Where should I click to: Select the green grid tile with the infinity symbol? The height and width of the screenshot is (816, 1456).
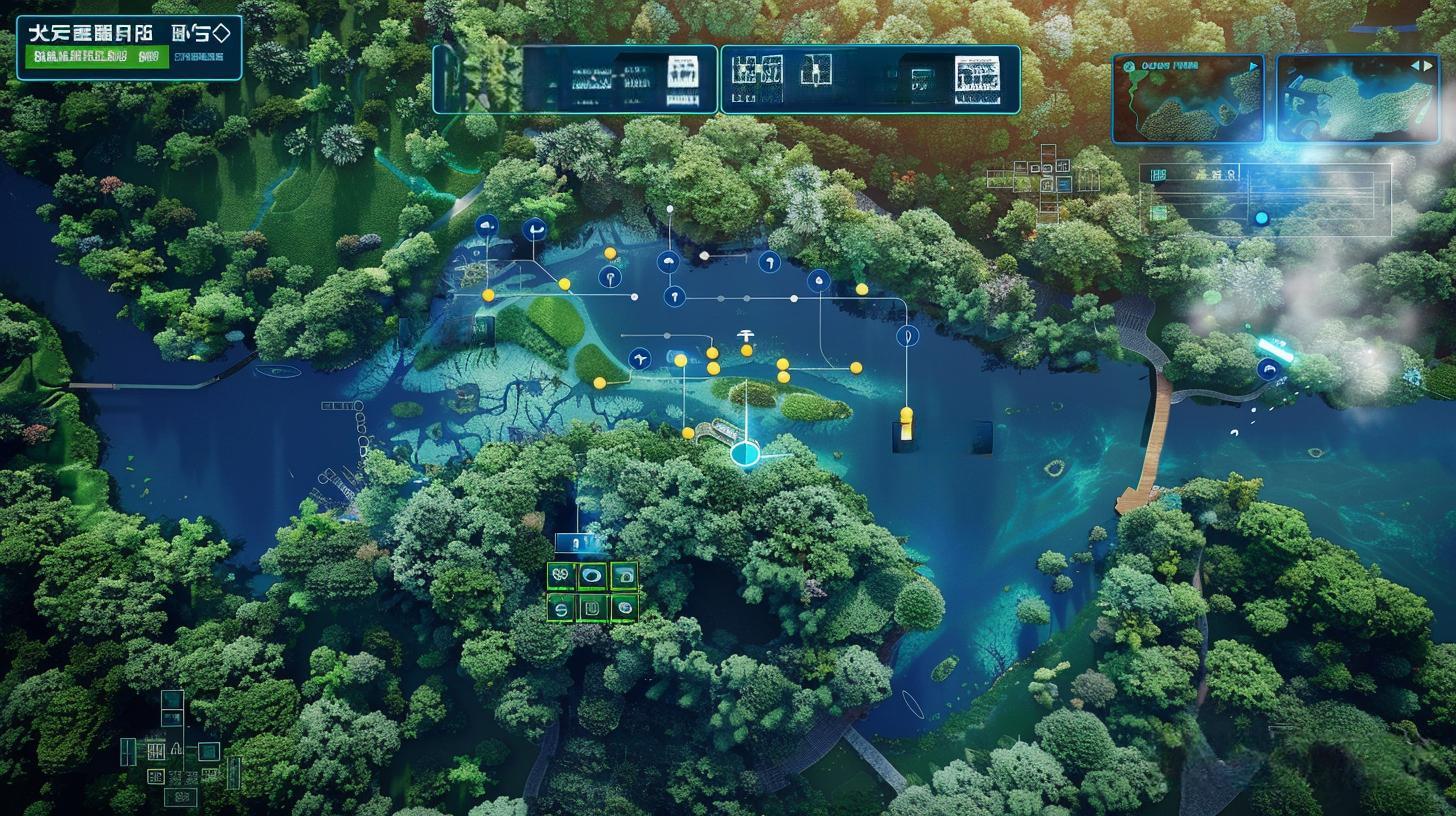click(x=561, y=575)
